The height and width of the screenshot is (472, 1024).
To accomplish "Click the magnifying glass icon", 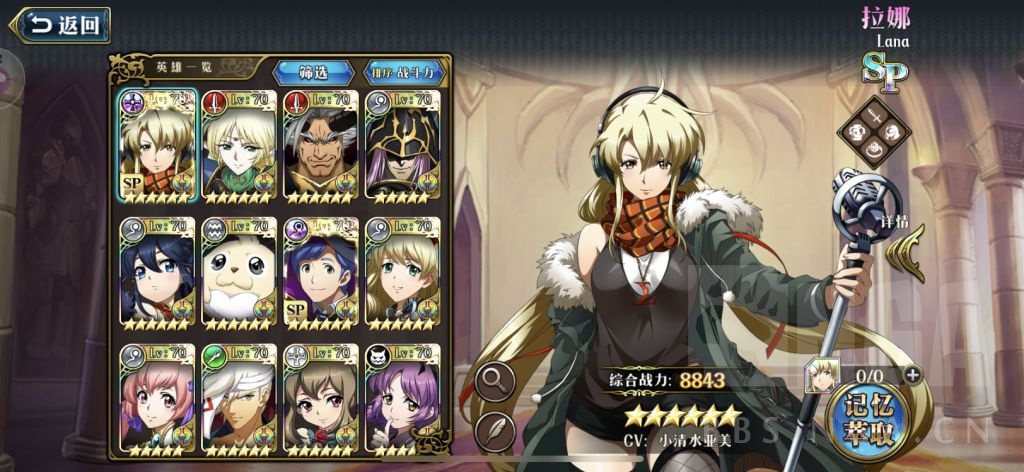I will [x=495, y=381].
